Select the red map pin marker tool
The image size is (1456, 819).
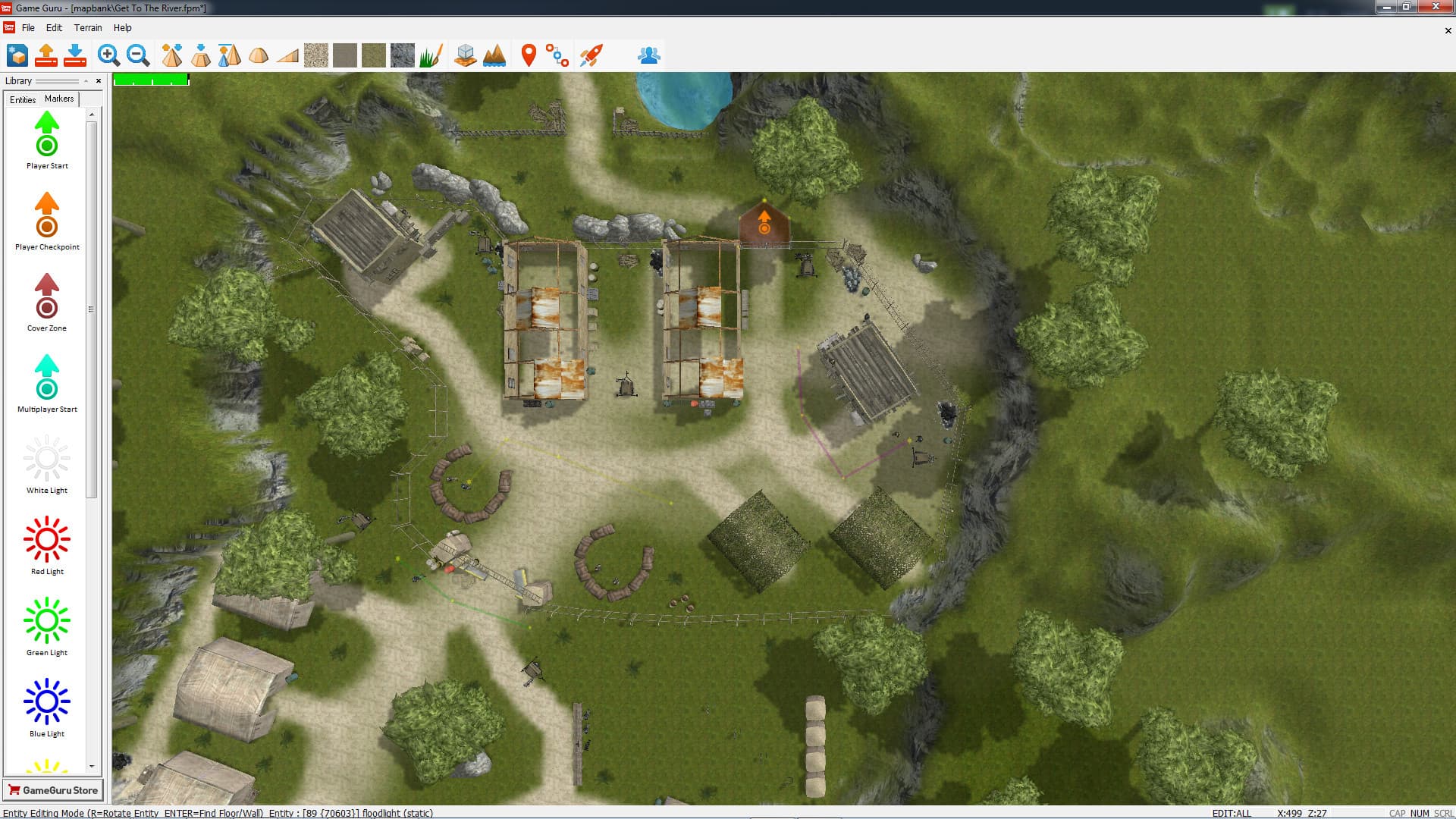point(529,55)
